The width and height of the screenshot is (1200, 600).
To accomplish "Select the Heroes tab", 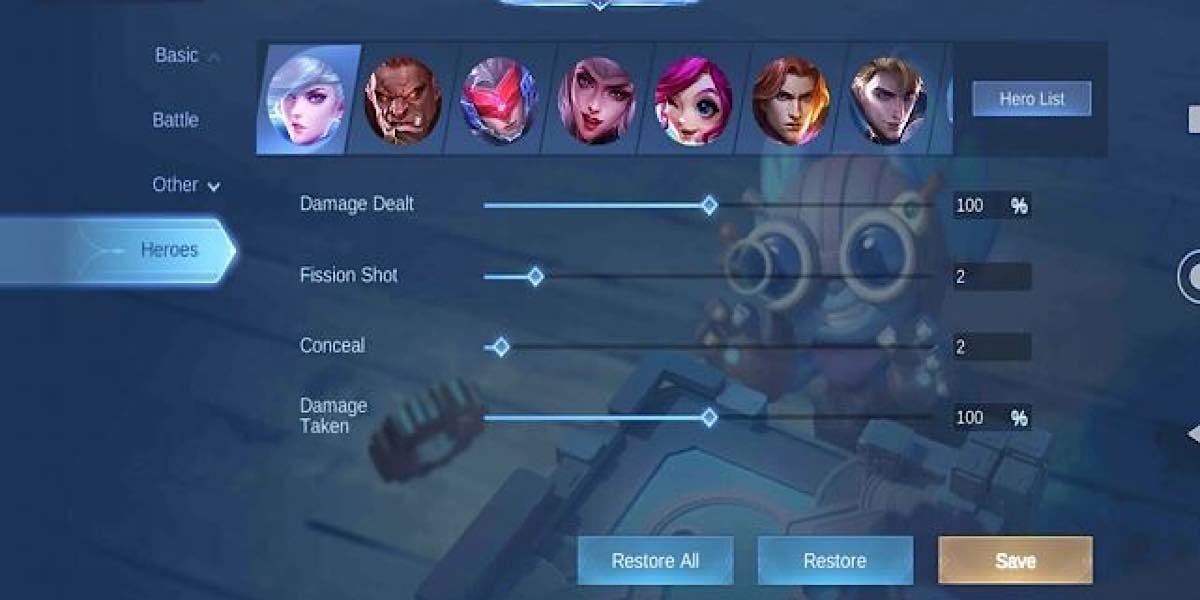I will 168,250.
